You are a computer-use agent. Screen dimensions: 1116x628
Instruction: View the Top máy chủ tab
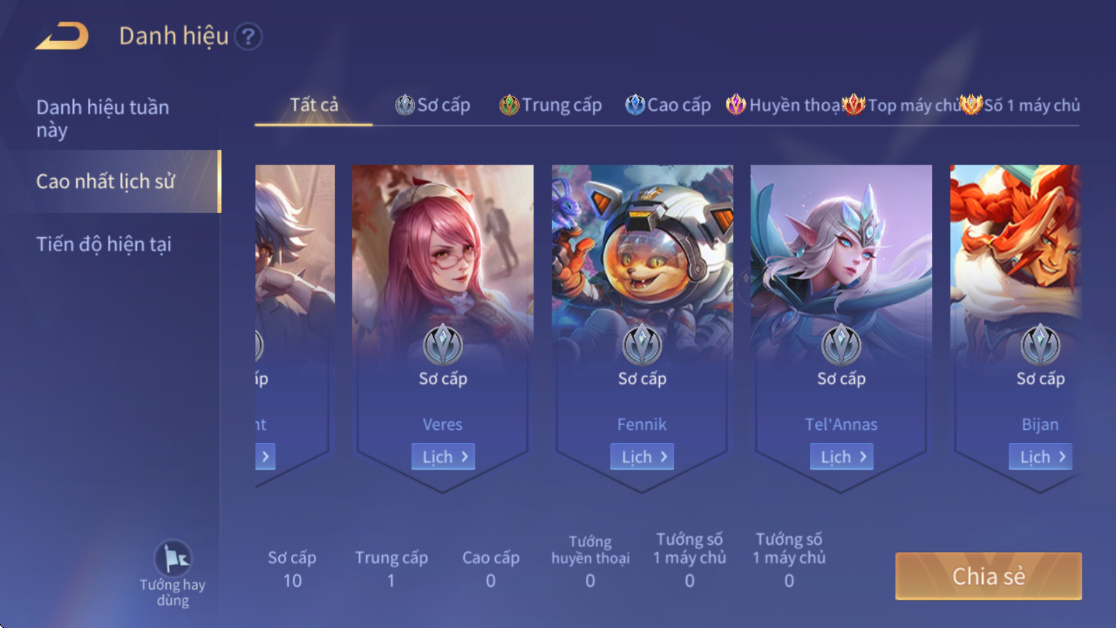[x=901, y=105]
